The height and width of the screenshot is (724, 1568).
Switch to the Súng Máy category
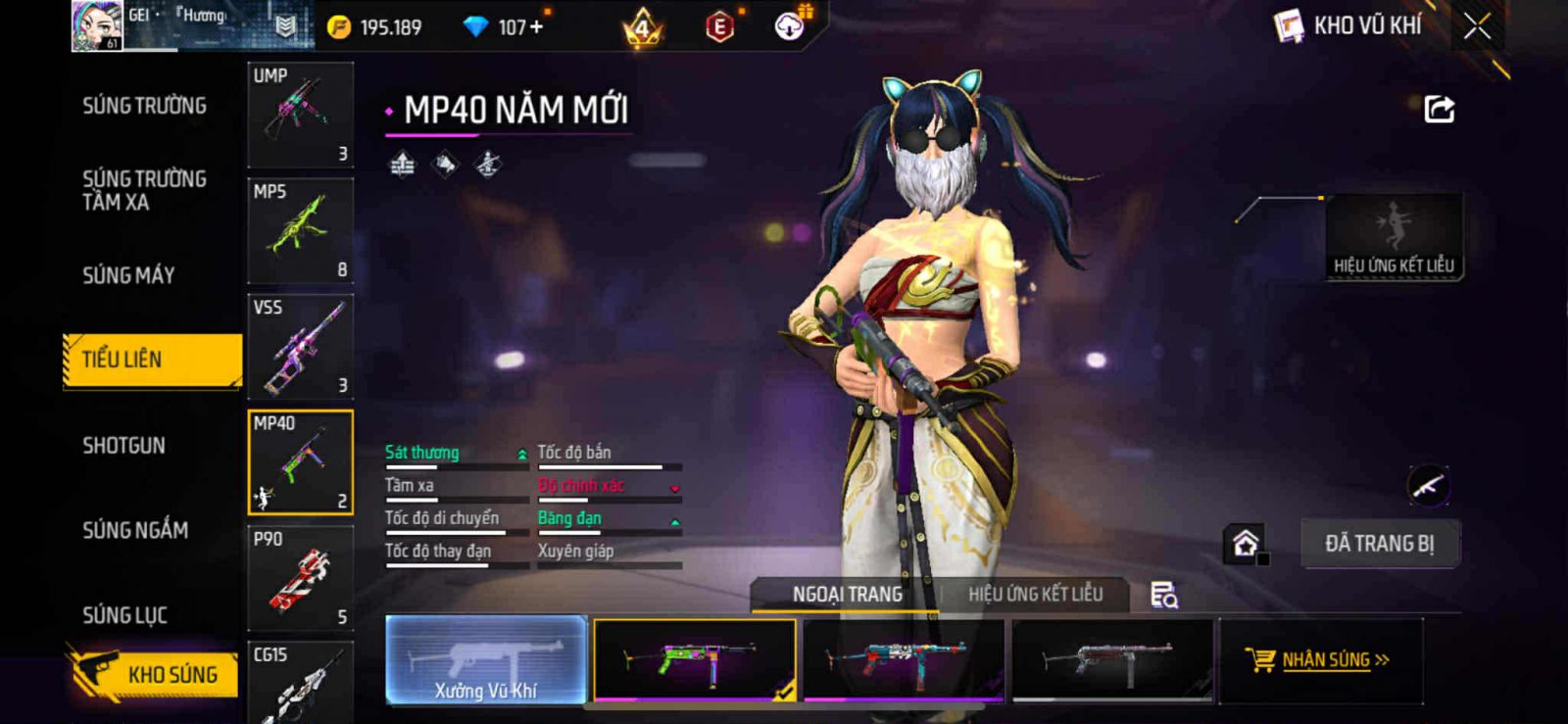[x=128, y=275]
